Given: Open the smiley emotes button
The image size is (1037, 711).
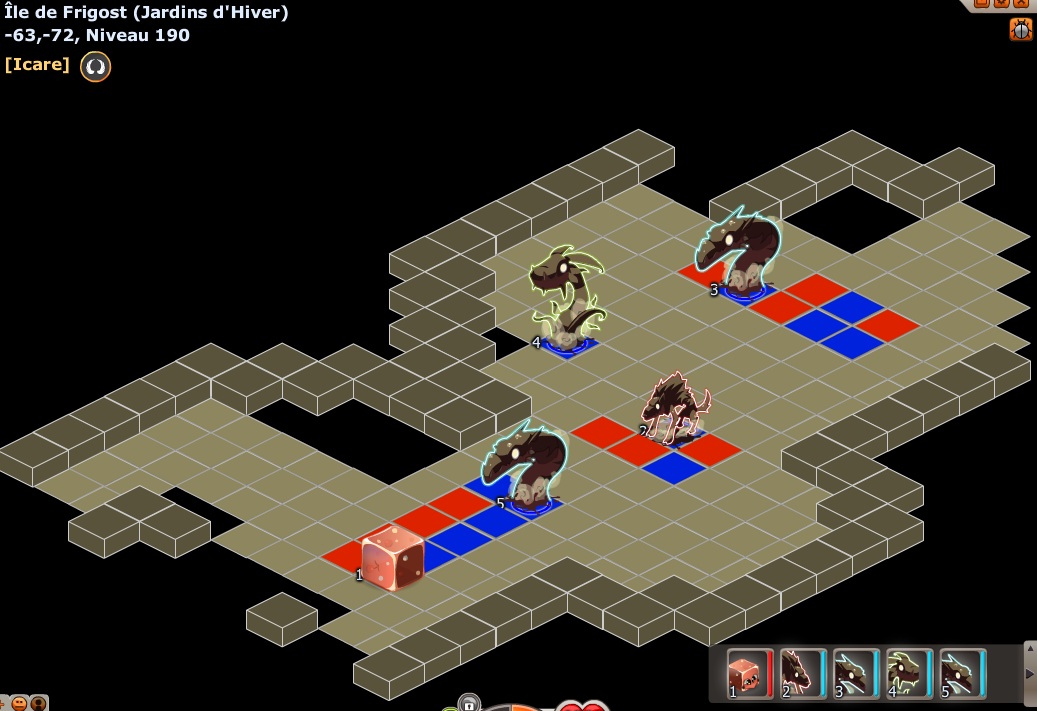Looking at the screenshot, I should (x=20, y=703).
